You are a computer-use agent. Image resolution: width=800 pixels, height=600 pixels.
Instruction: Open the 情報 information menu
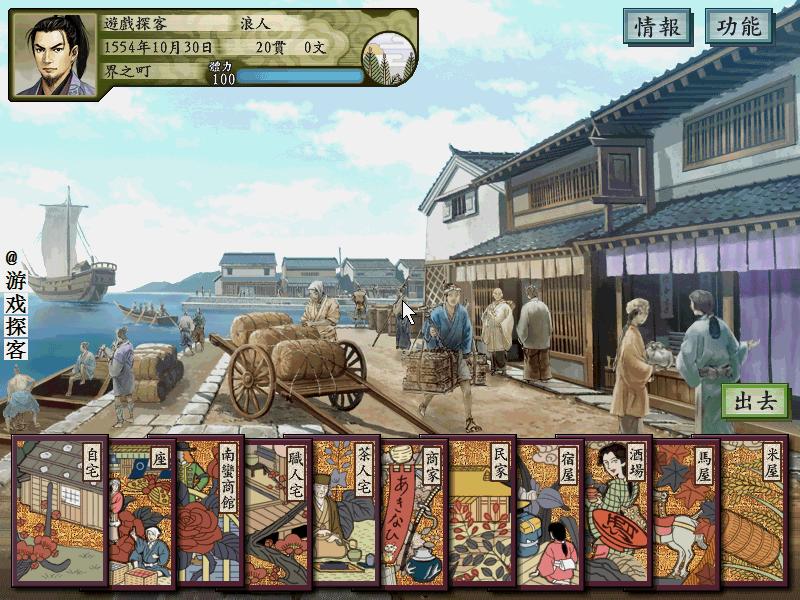[658, 27]
